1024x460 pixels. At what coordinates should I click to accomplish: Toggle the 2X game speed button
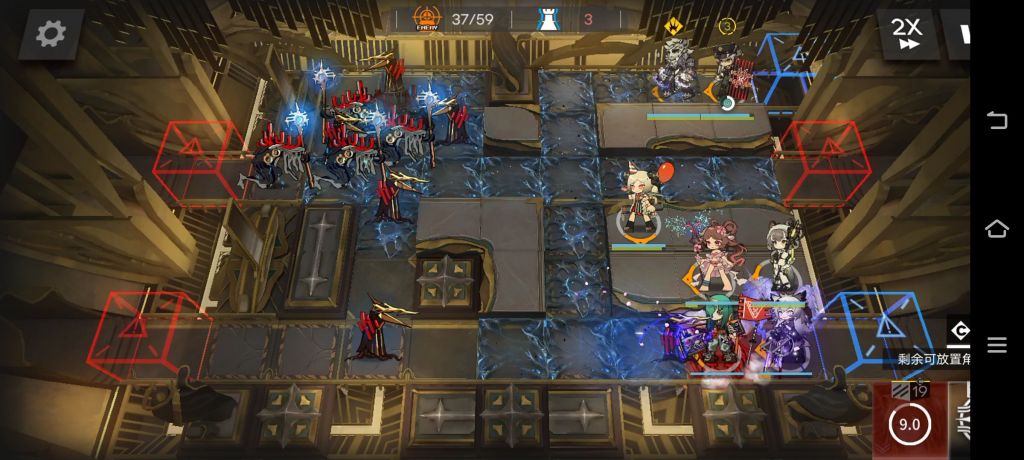point(908,34)
